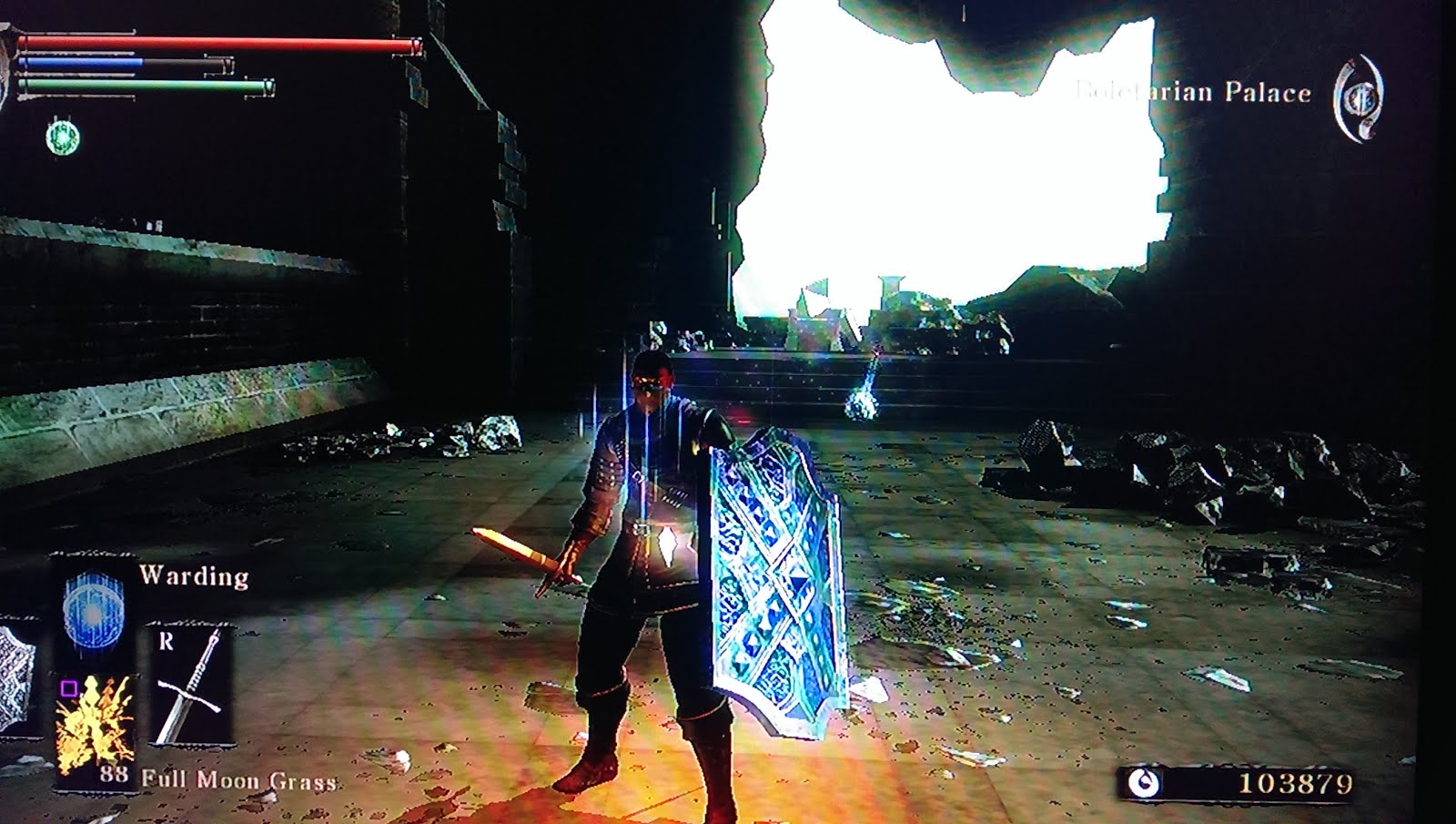
Task: Click the green status effect icon
Action: [63, 137]
